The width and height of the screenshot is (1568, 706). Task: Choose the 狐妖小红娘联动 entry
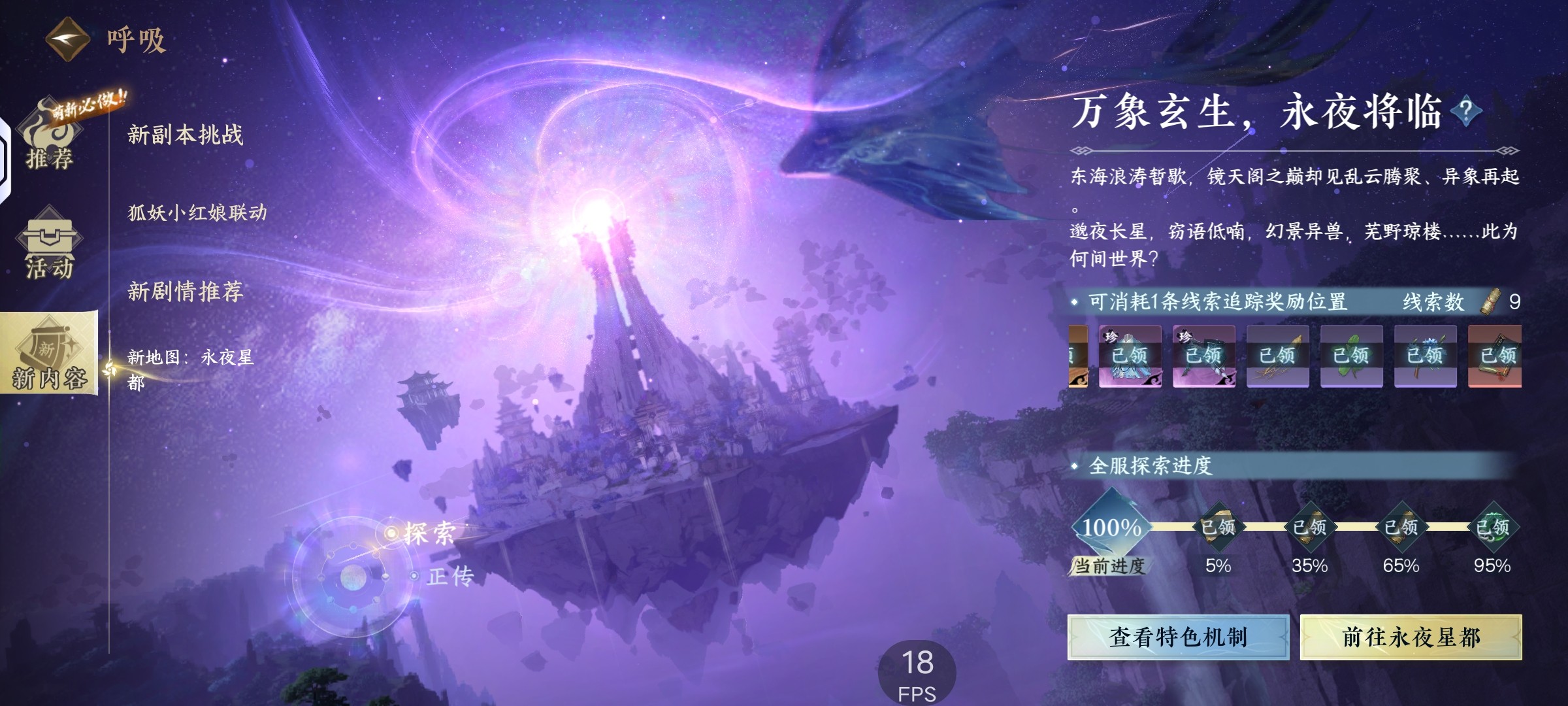point(197,212)
